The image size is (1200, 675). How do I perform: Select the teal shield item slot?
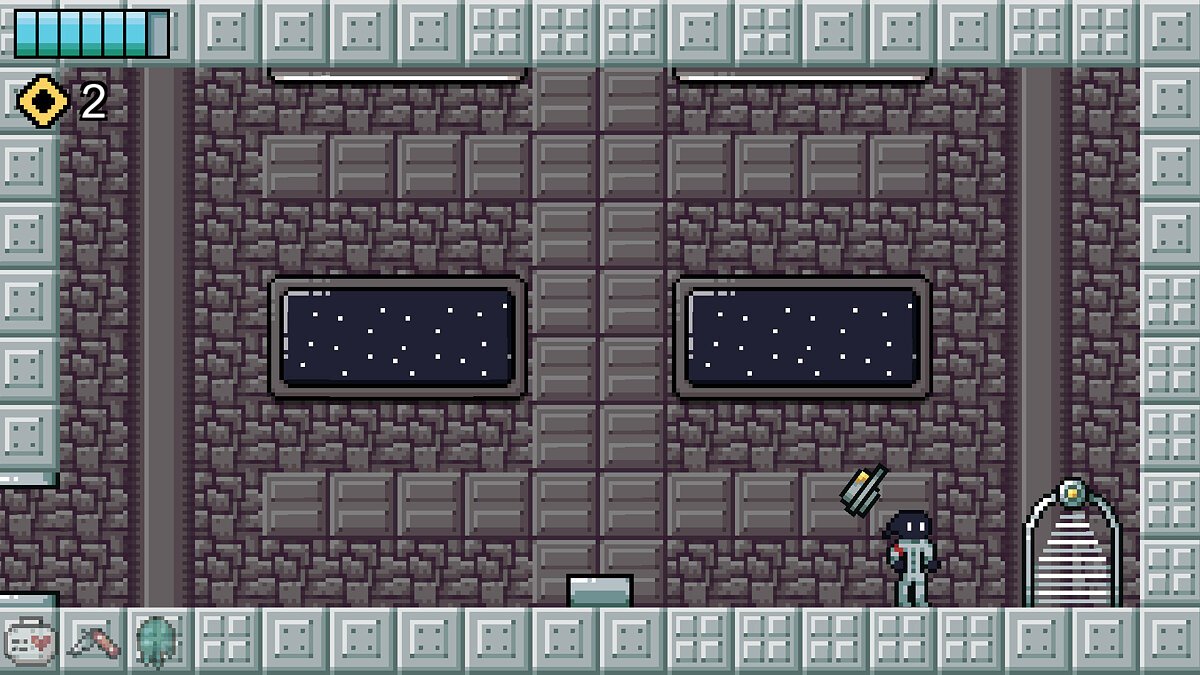pyautogui.click(x=157, y=640)
